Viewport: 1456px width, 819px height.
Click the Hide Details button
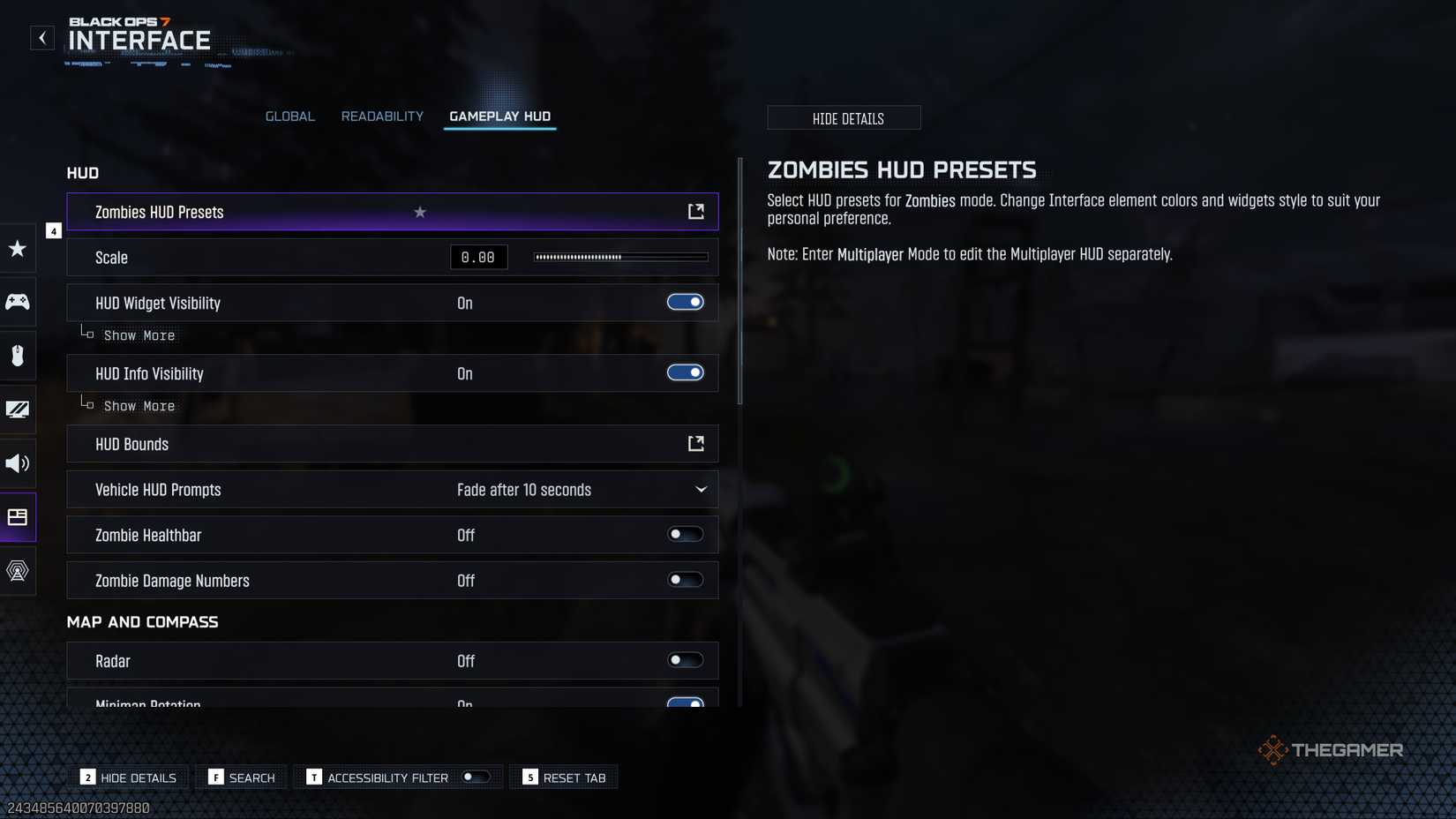(844, 118)
